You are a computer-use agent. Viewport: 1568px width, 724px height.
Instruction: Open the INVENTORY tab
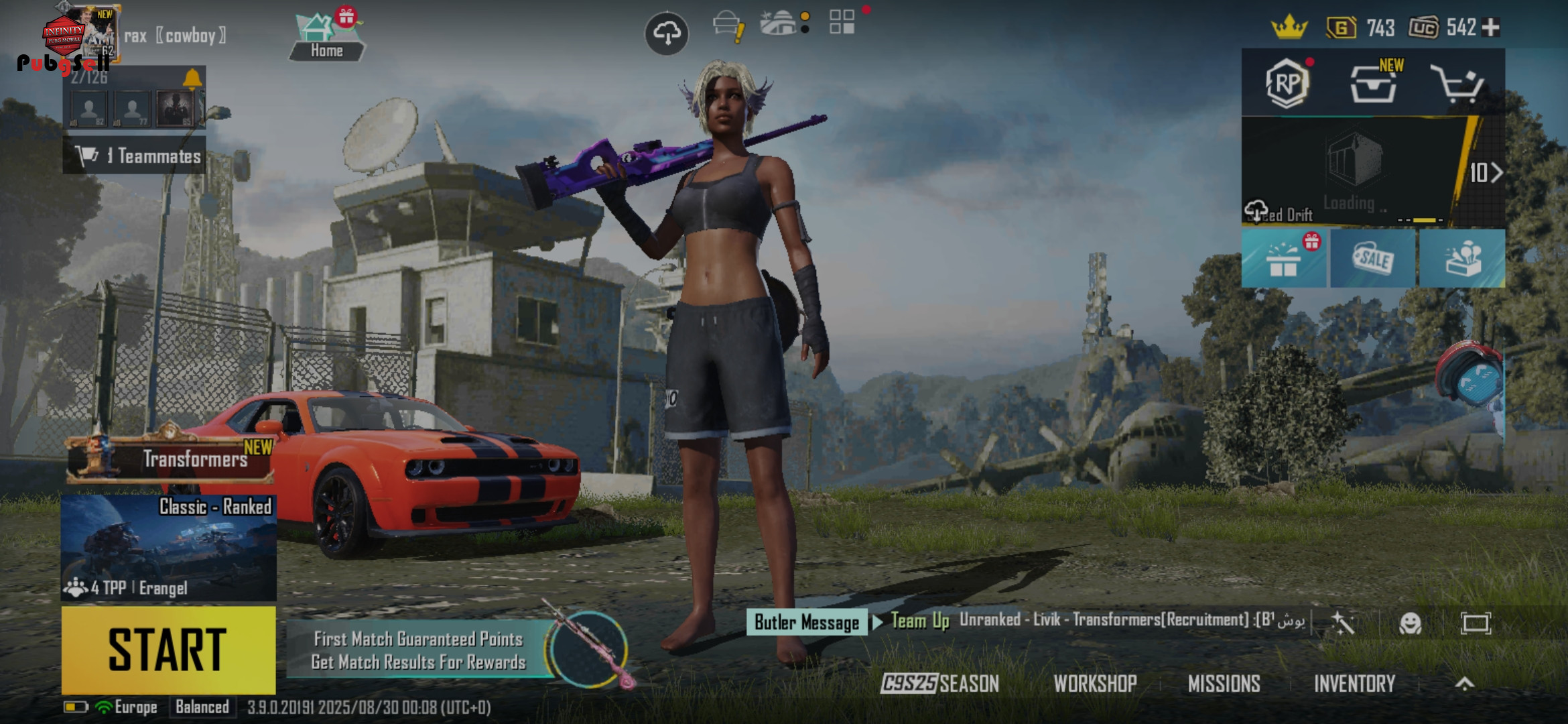1354,684
